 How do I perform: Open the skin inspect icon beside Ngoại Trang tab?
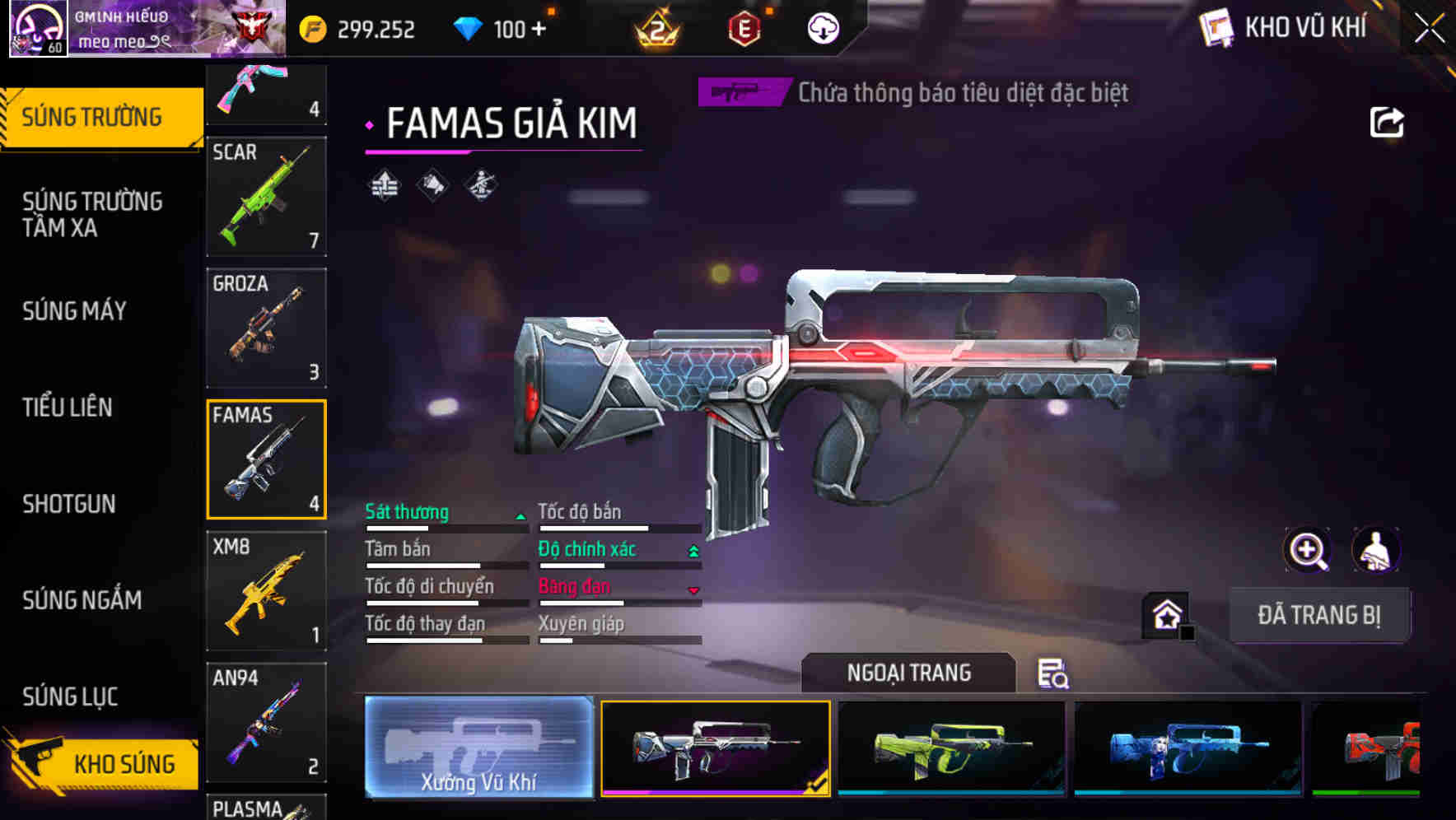click(1052, 674)
